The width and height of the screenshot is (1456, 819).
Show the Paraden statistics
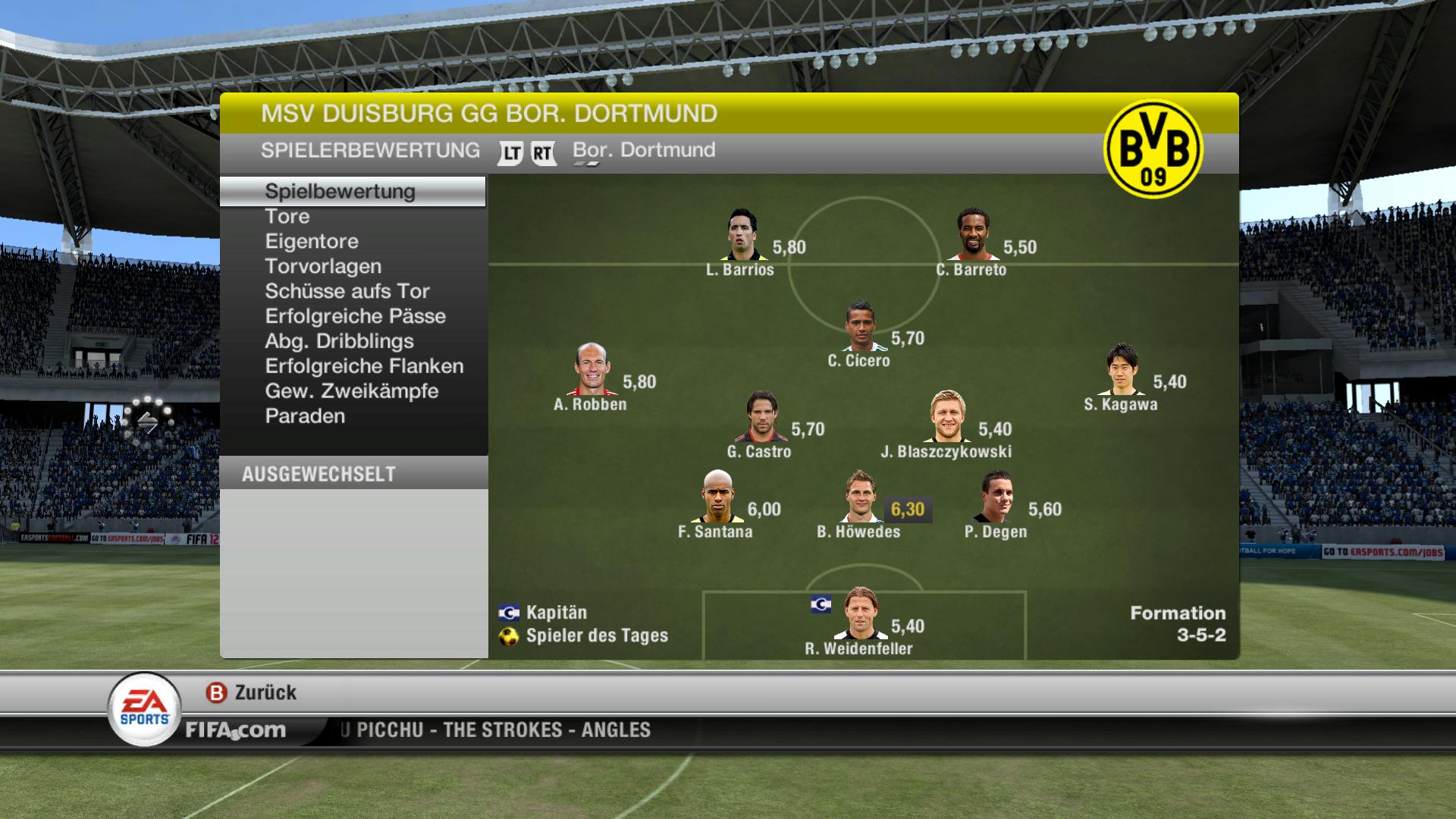[305, 416]
